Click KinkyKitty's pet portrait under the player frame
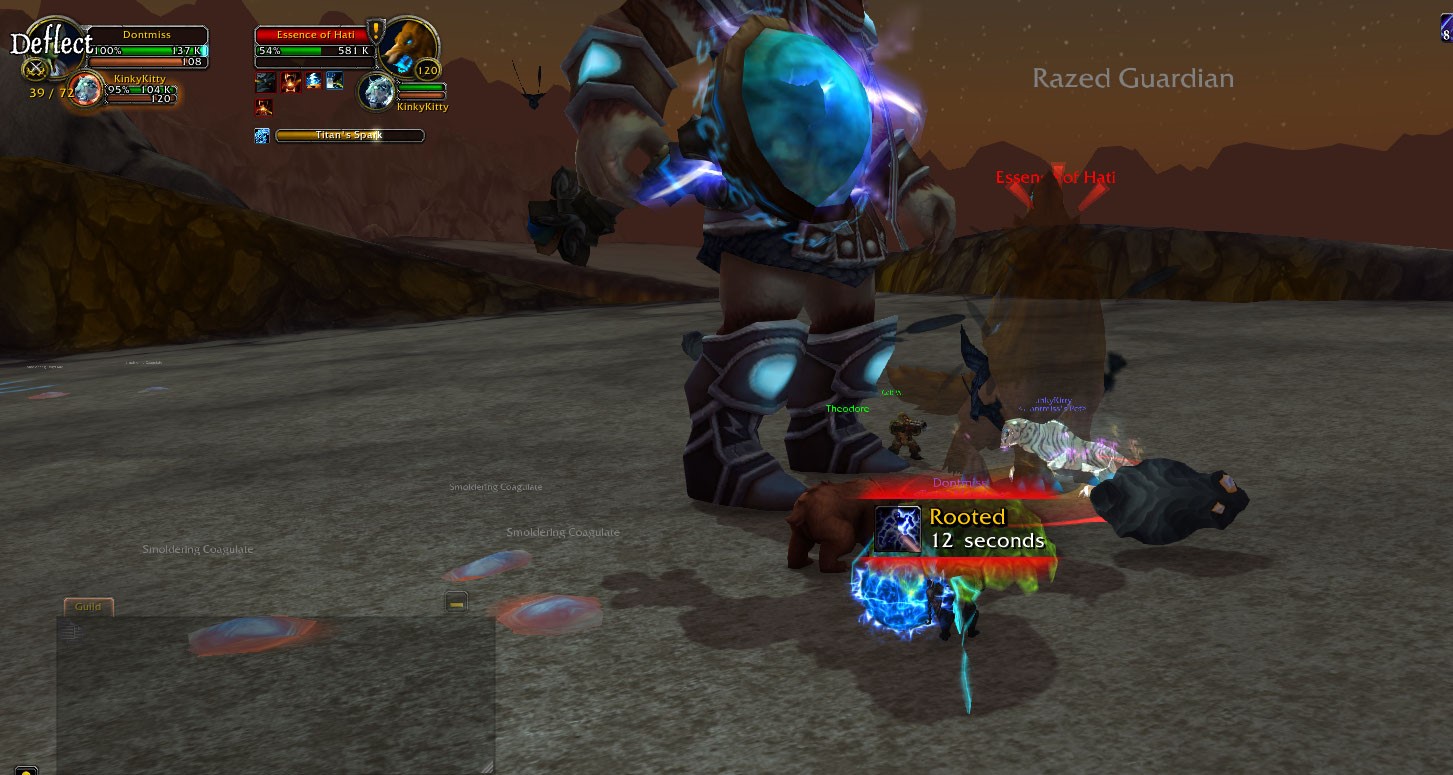1453x775 pixels. point(88,89)
